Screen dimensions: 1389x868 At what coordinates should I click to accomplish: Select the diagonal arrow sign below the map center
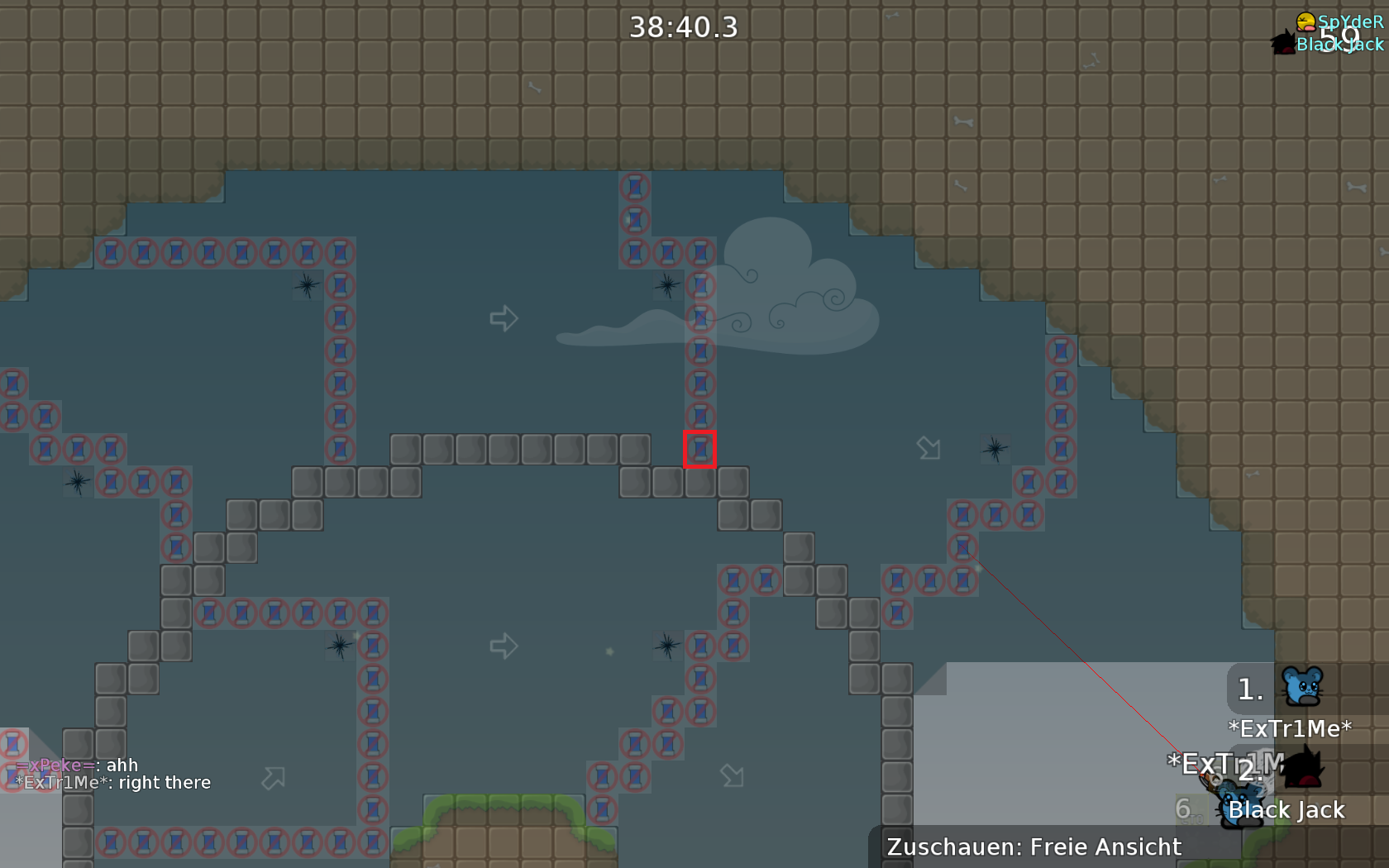(733, 775)
